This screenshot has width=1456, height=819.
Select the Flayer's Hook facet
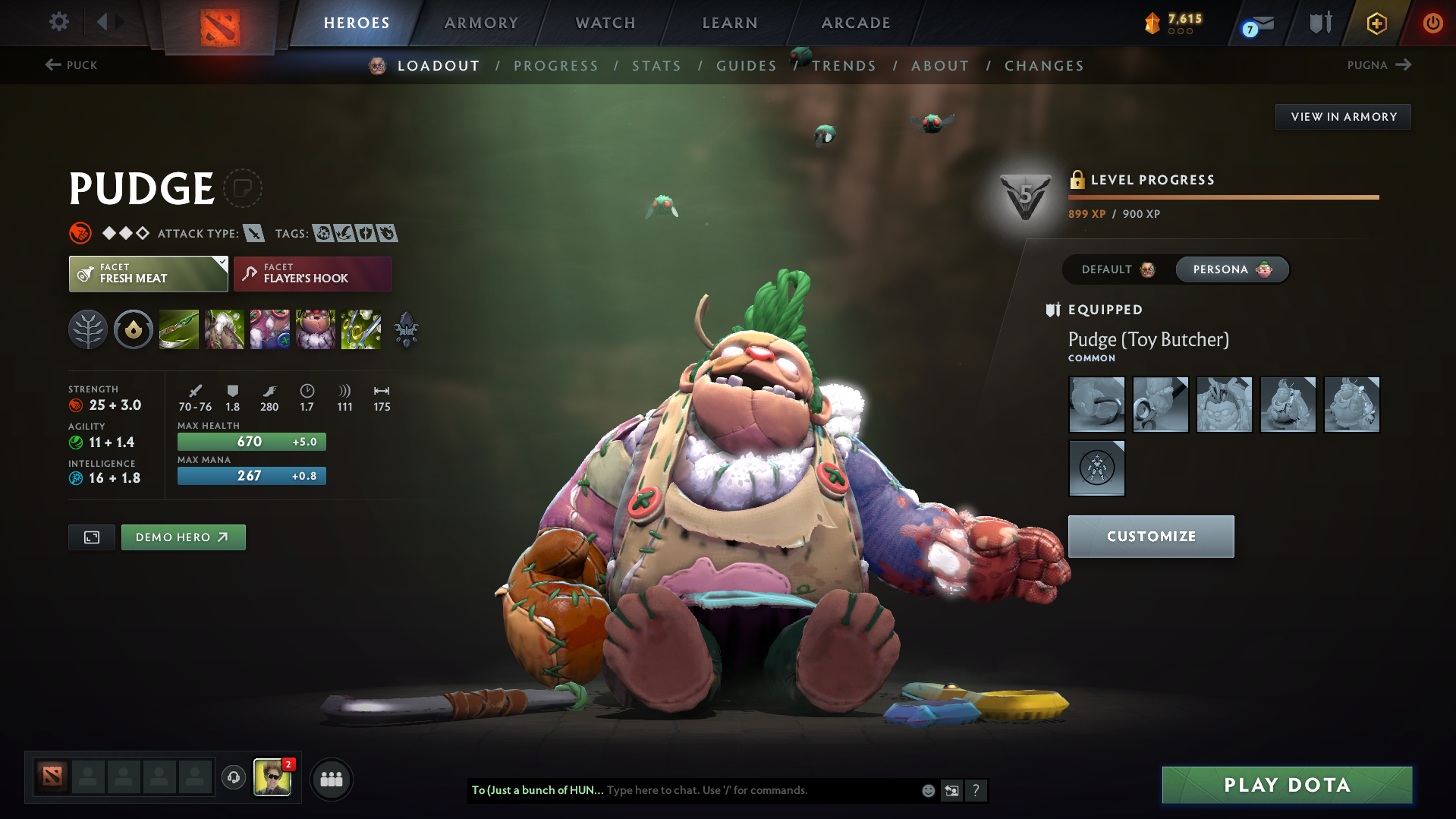pos(313,274)
